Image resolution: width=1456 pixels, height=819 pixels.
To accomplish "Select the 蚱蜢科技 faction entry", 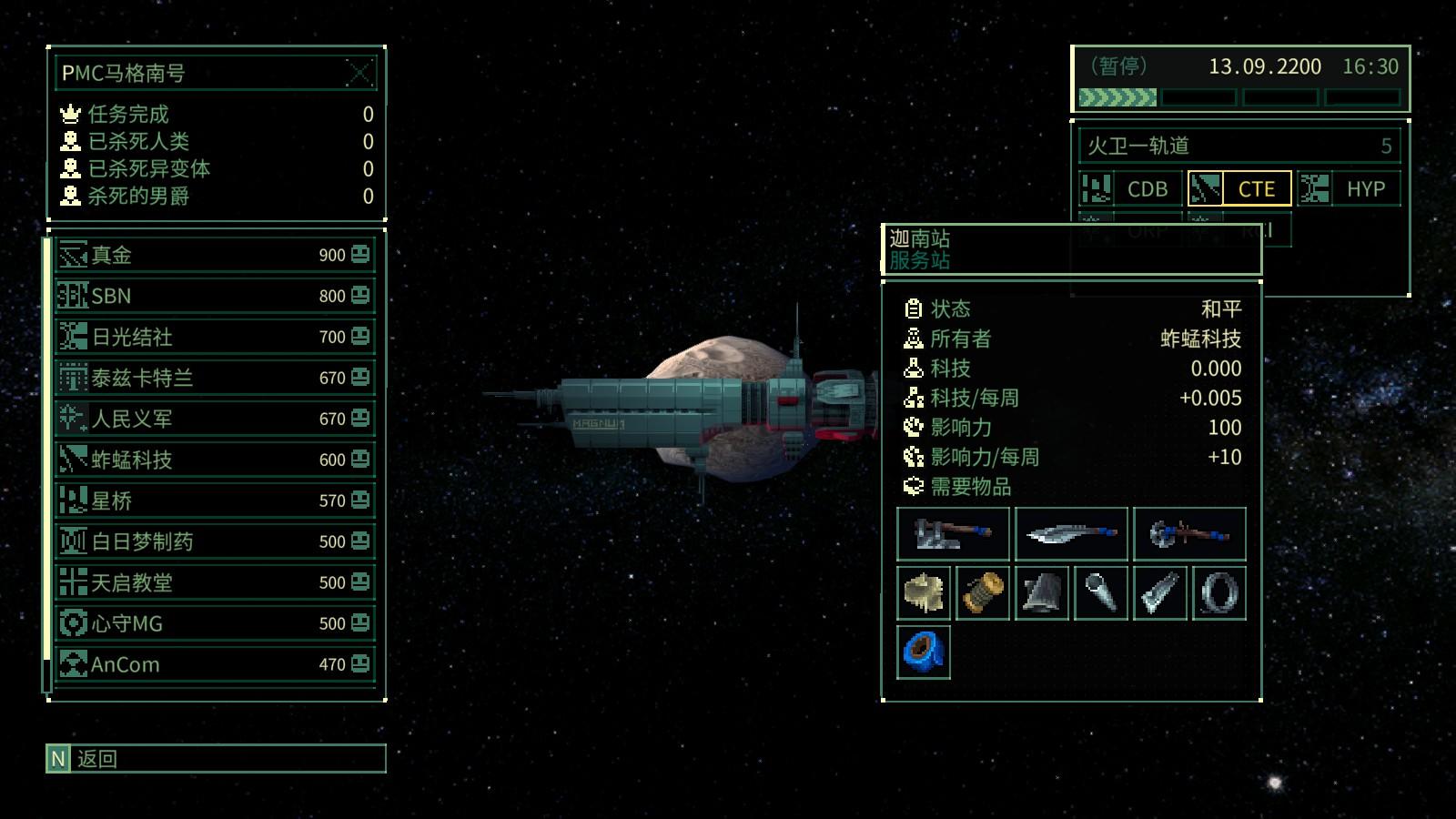I will (x=215, y=460).
